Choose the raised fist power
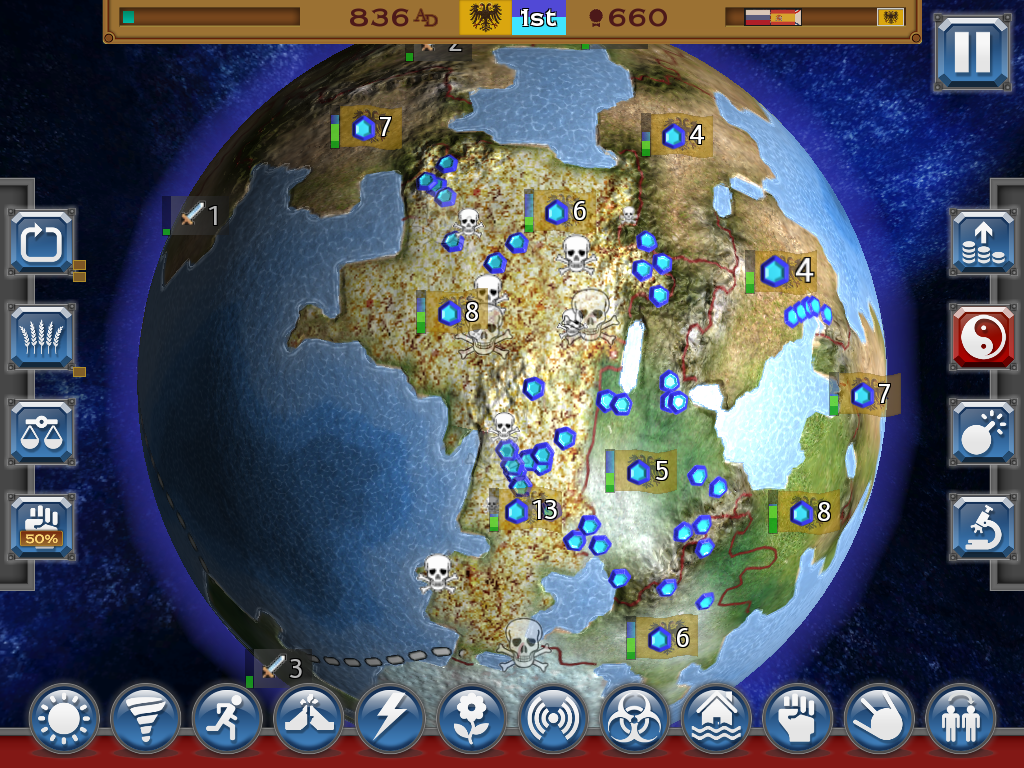Screen dimensions: 1024x768 click(x=797, y=718)
